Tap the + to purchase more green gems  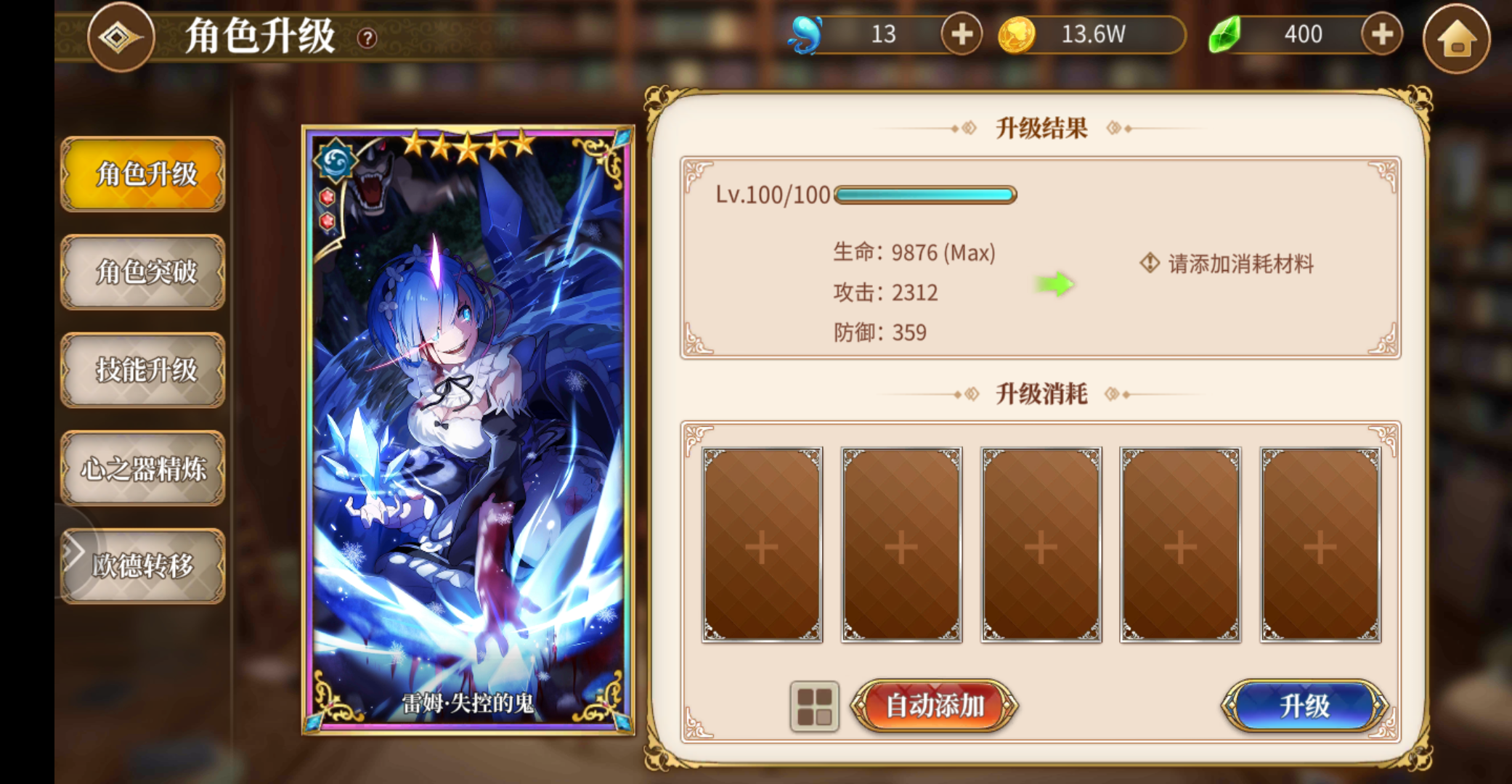point(1382,34)
